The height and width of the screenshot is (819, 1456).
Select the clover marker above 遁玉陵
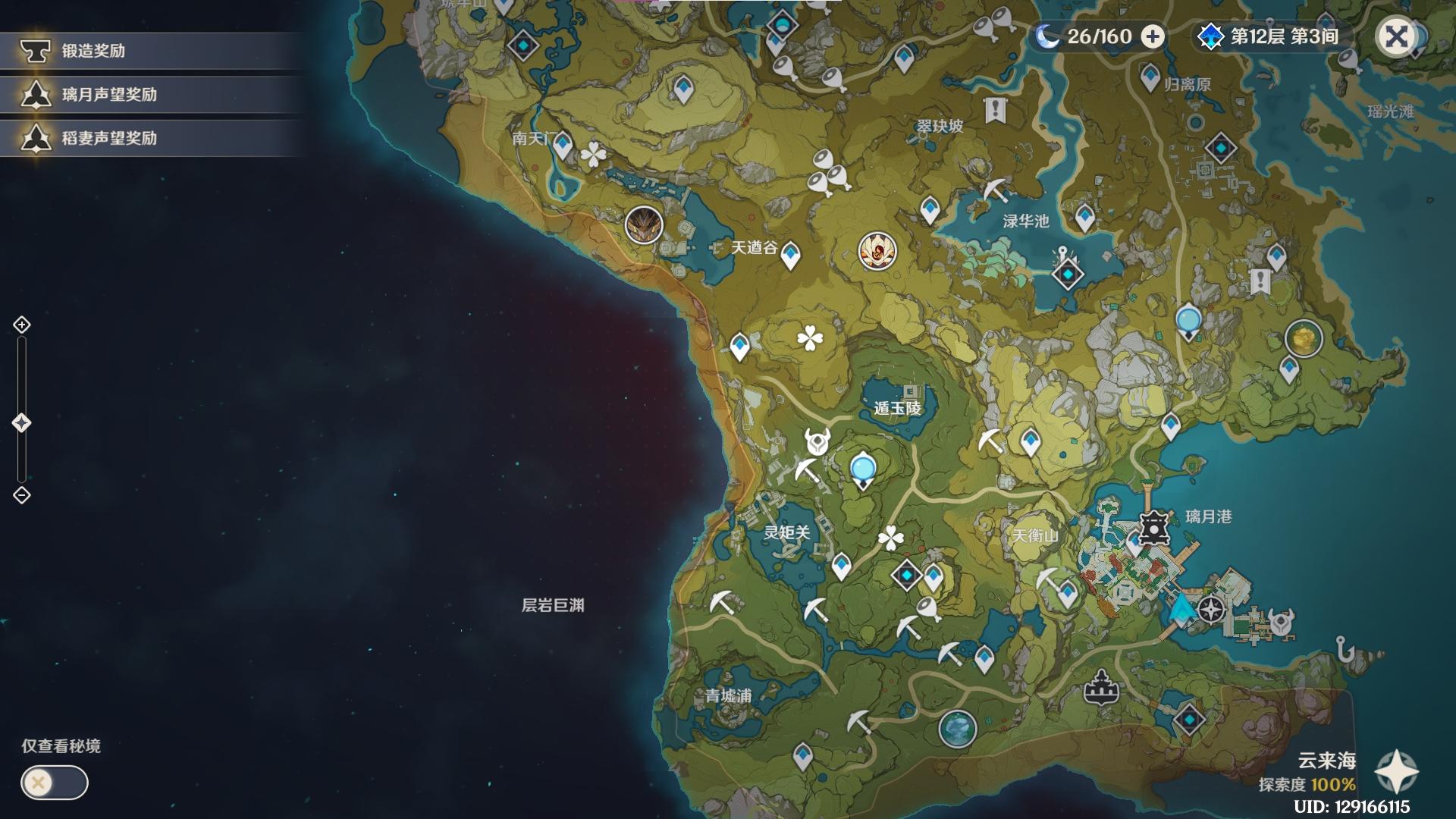pos(810,338)
